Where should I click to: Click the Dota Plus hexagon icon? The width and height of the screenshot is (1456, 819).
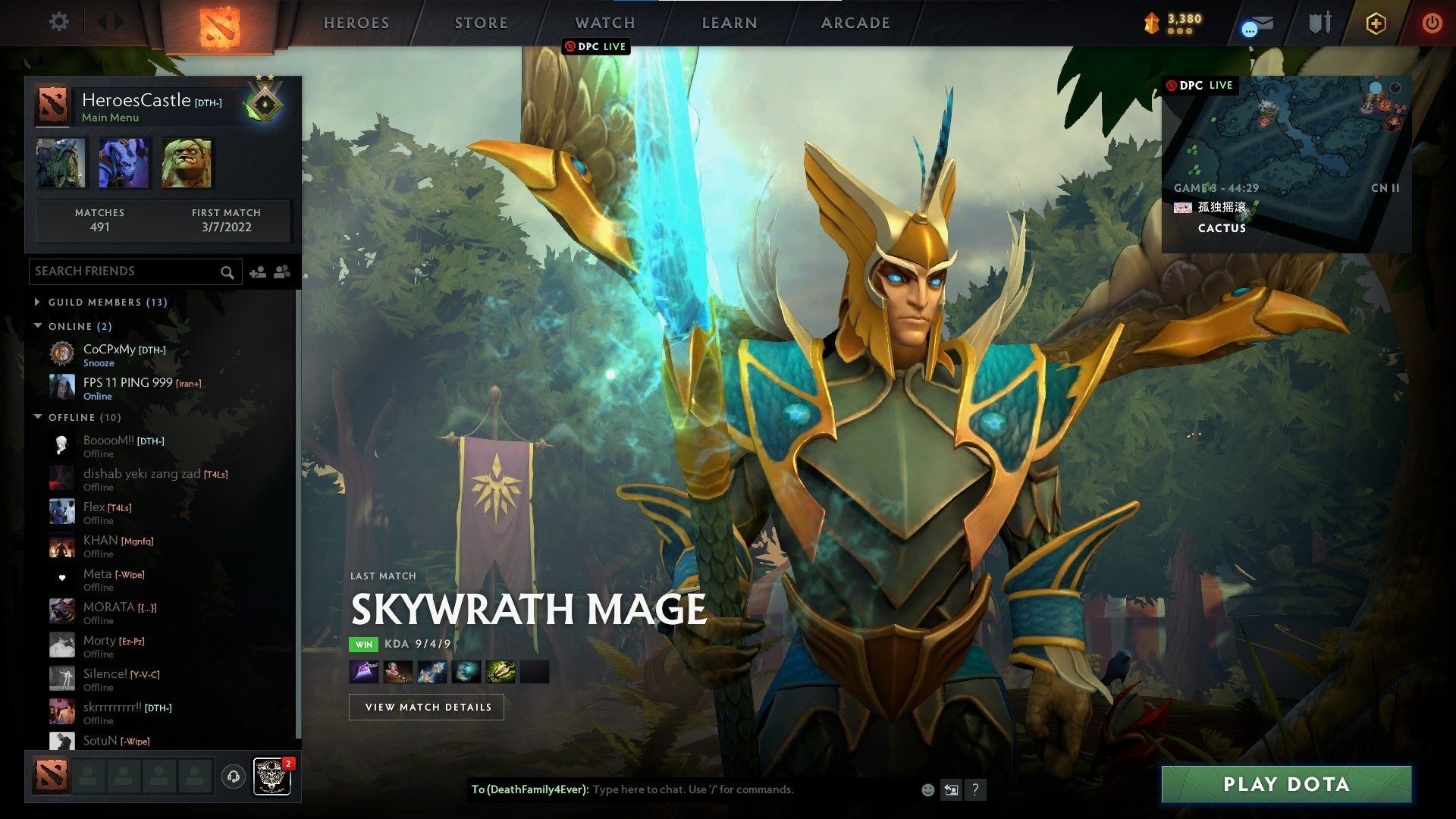1376,23
